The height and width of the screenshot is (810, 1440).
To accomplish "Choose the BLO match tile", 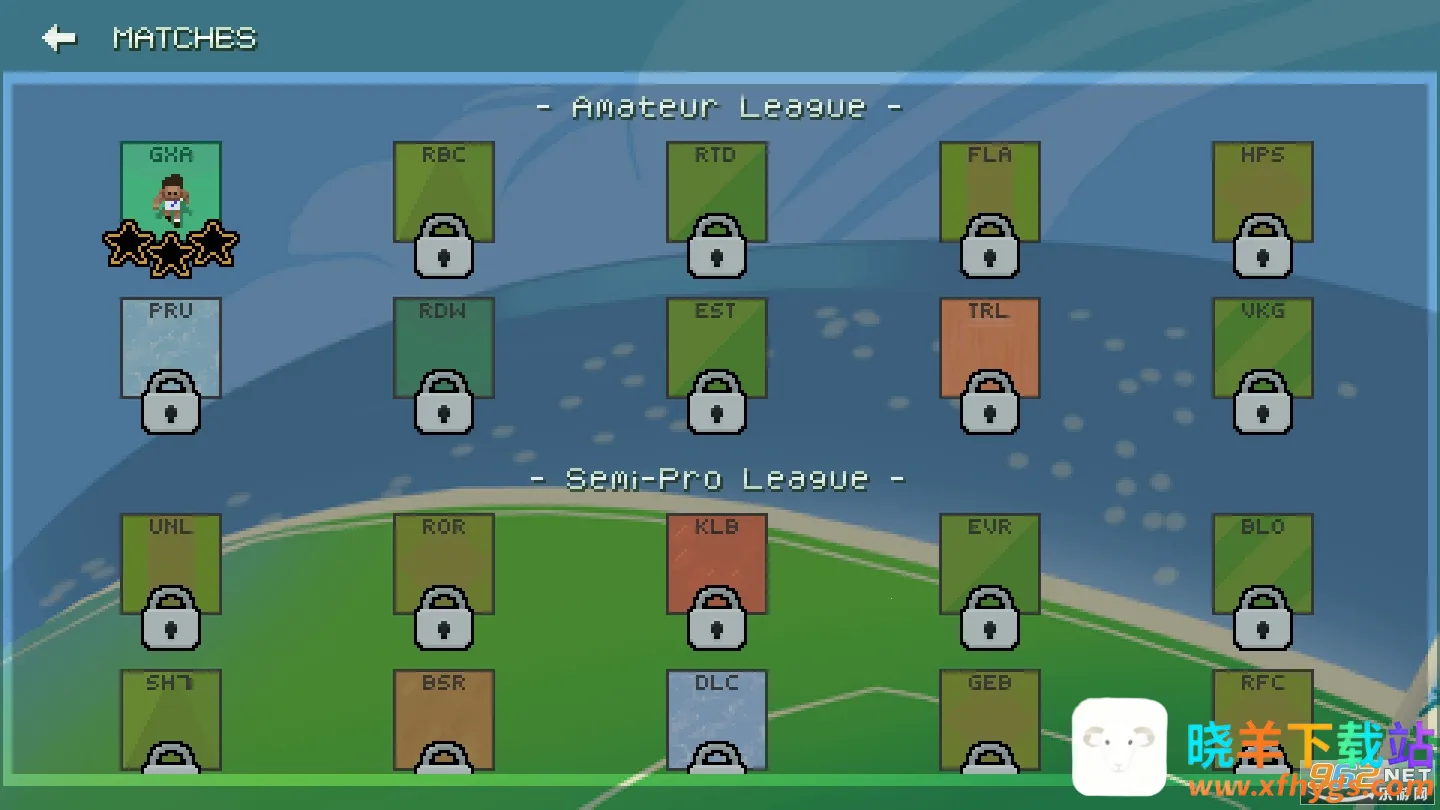I will coord(1262,564).
